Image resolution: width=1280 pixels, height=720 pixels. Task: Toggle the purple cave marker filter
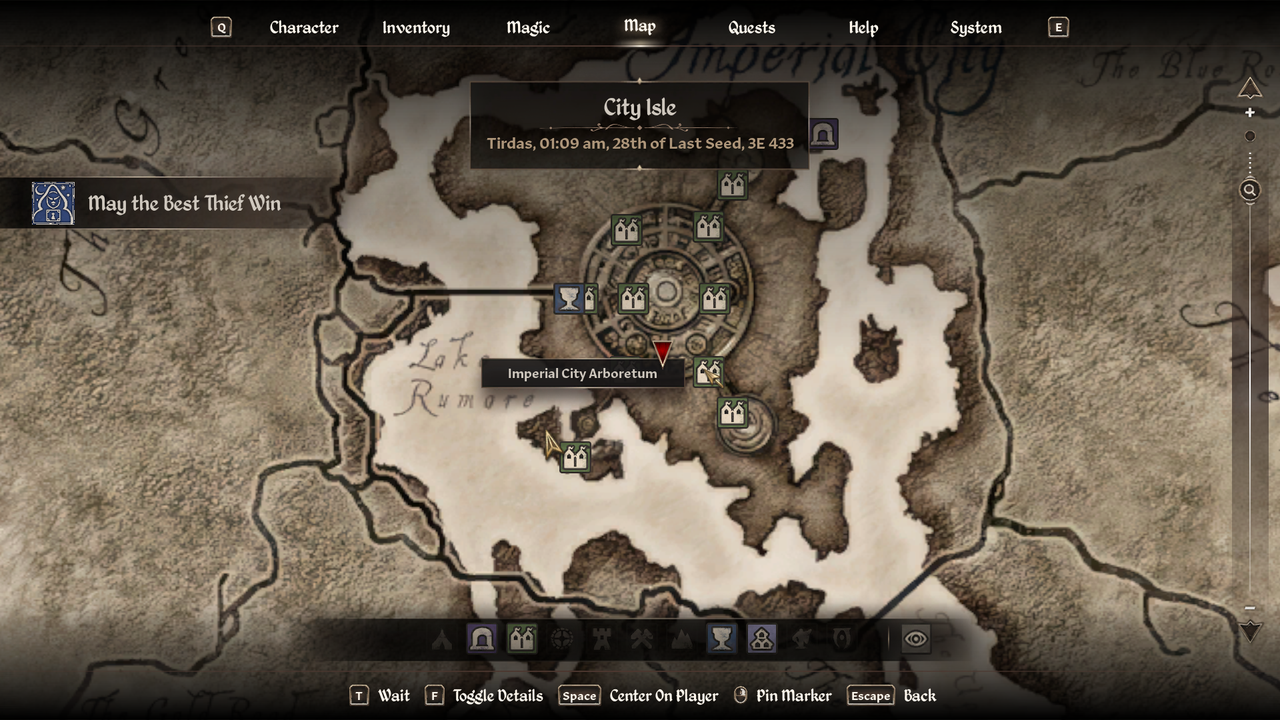coord(482,640)
